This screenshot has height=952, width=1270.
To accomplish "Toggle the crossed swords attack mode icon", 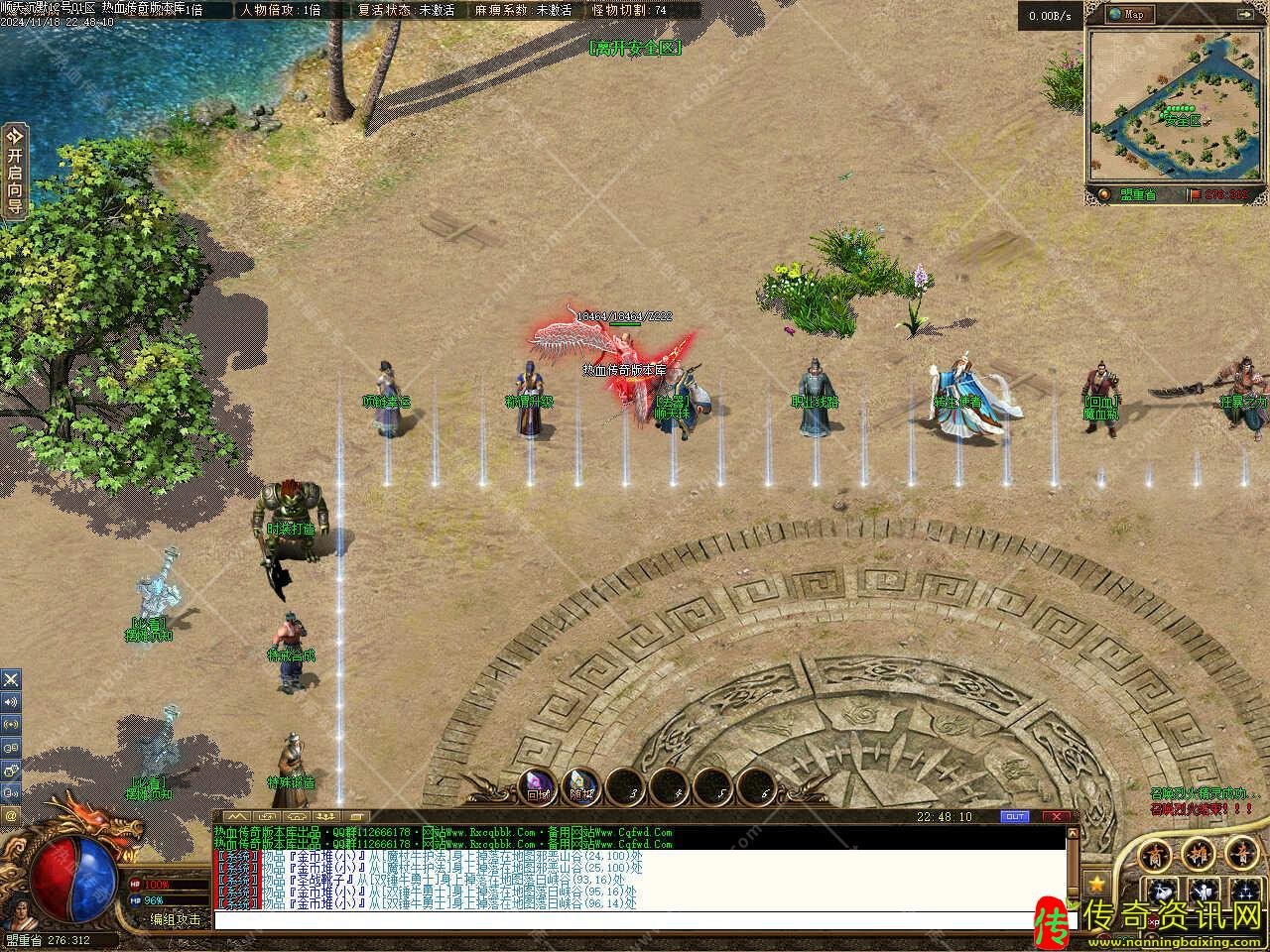I will [11, 679].
